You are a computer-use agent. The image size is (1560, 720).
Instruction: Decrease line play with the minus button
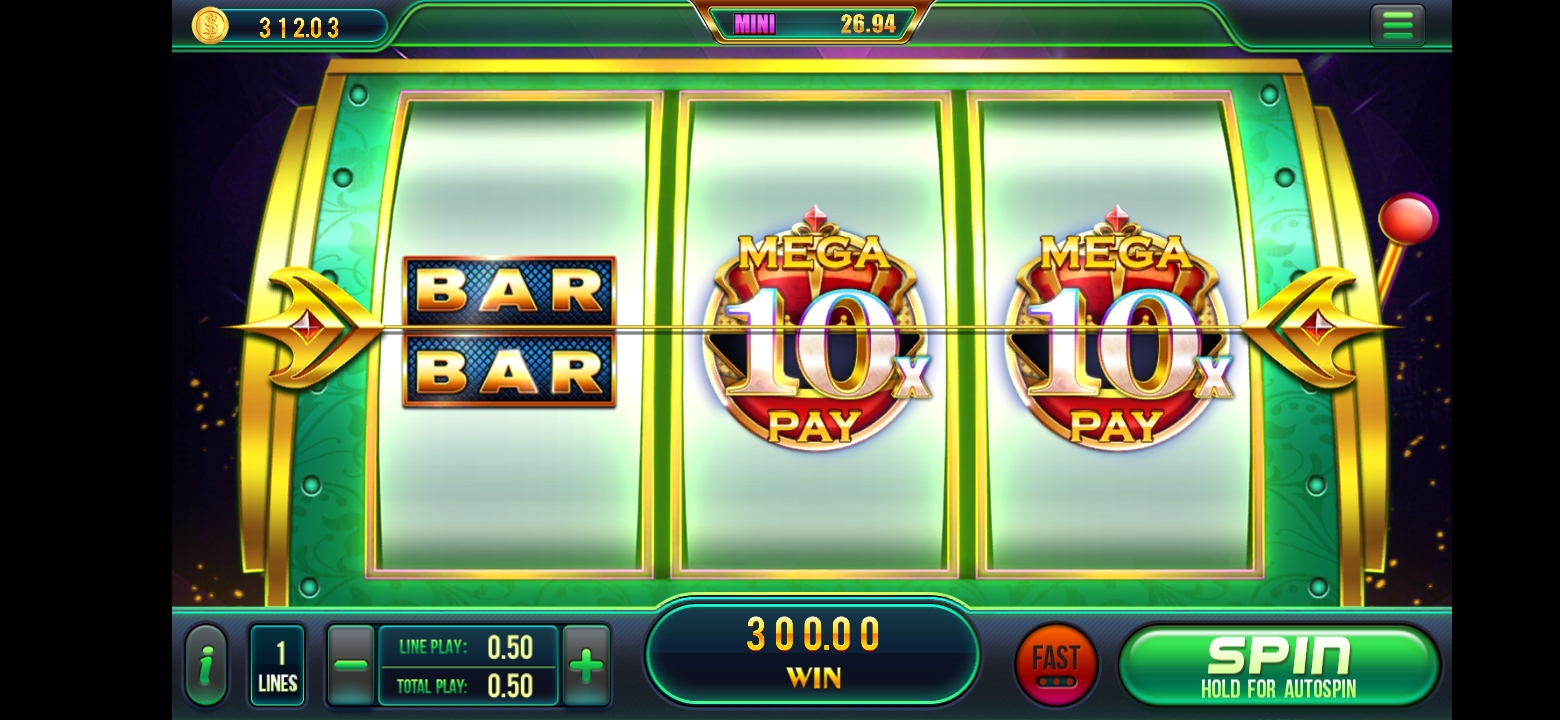tap(351, 666)
